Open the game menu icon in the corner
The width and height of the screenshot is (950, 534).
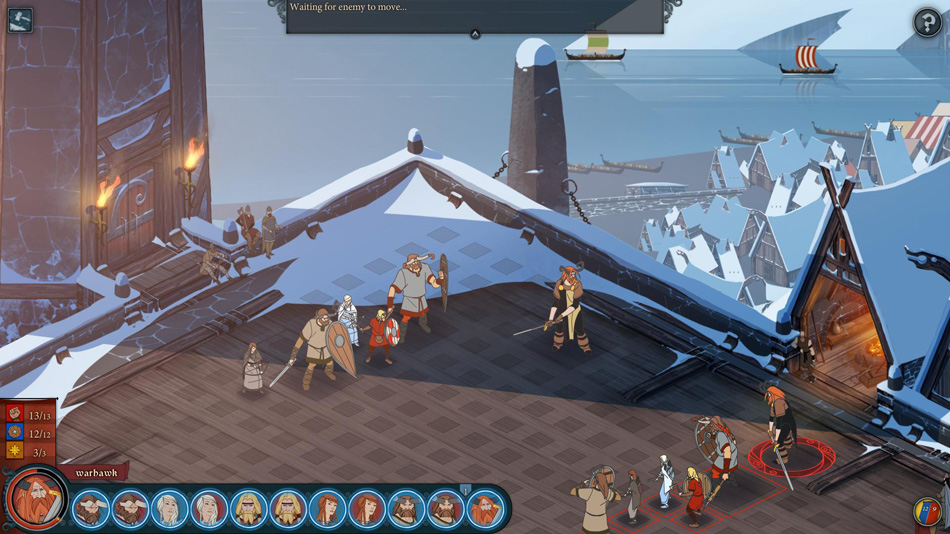[x=20, y=19]
